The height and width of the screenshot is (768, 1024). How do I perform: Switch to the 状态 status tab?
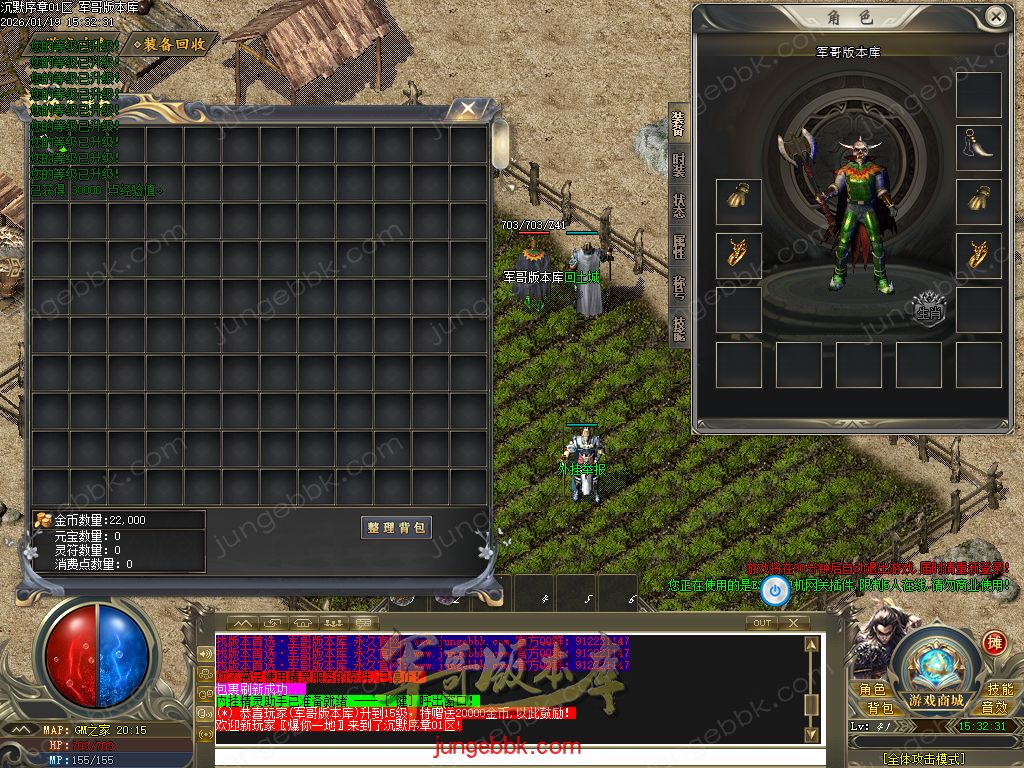679,207
